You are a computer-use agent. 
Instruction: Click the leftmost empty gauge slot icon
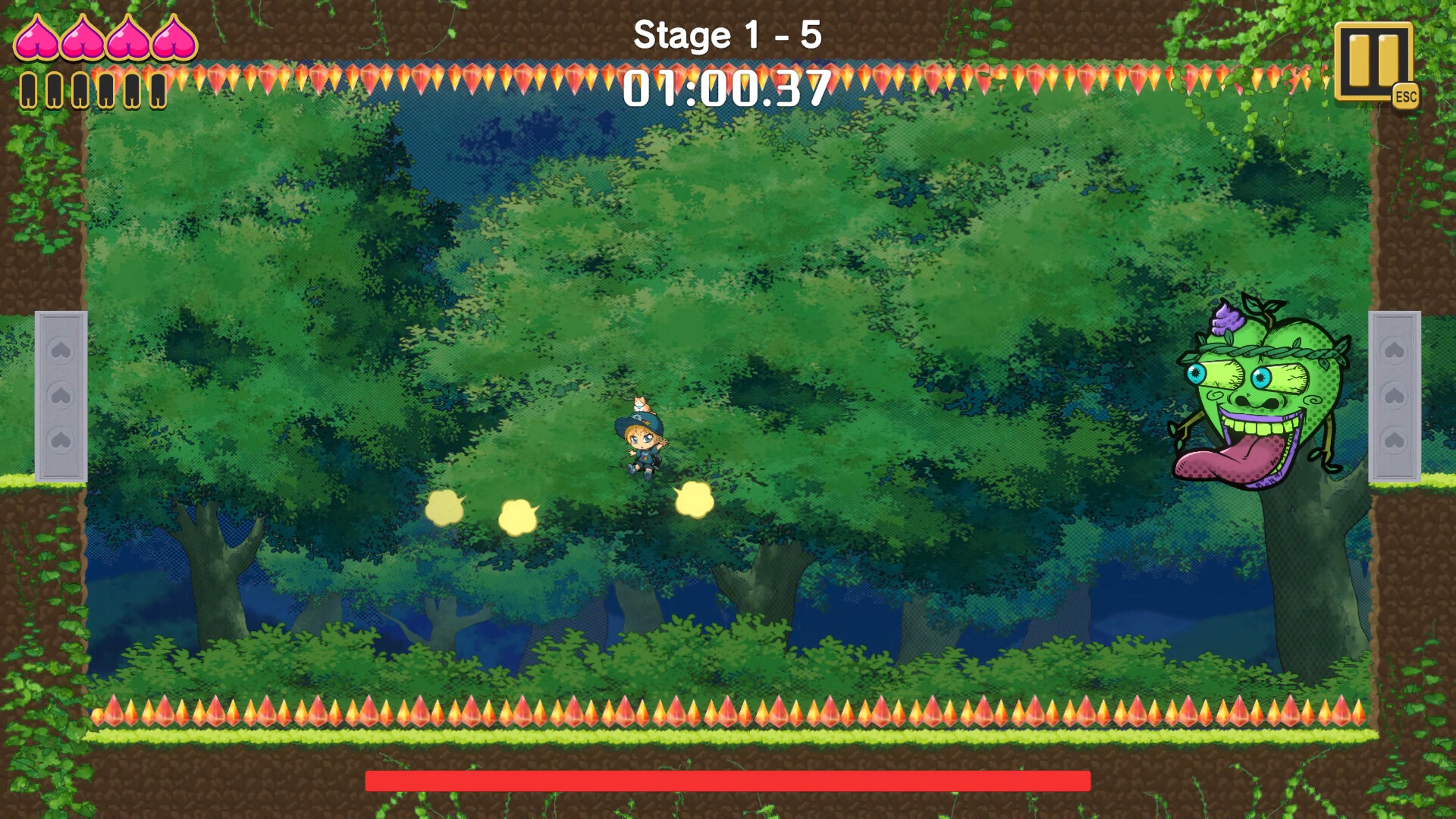click(x=30, y=89)
